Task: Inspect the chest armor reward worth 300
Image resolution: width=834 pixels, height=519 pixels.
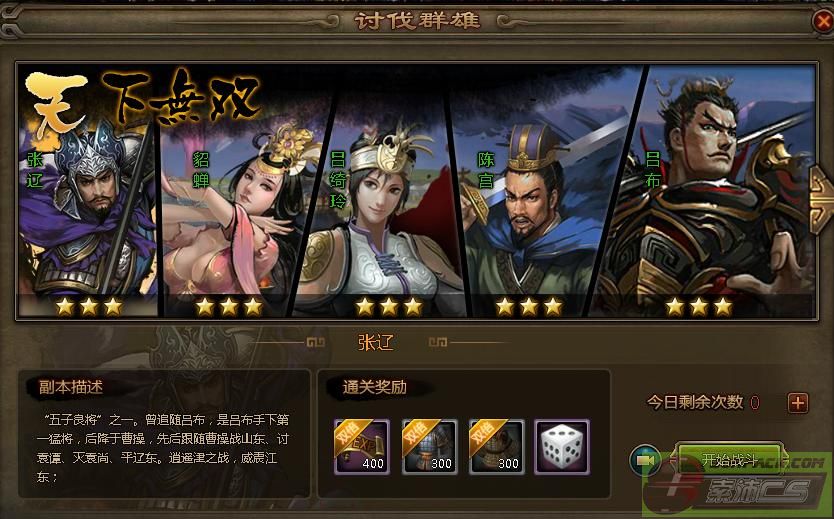Action: (x=429, y=446)
